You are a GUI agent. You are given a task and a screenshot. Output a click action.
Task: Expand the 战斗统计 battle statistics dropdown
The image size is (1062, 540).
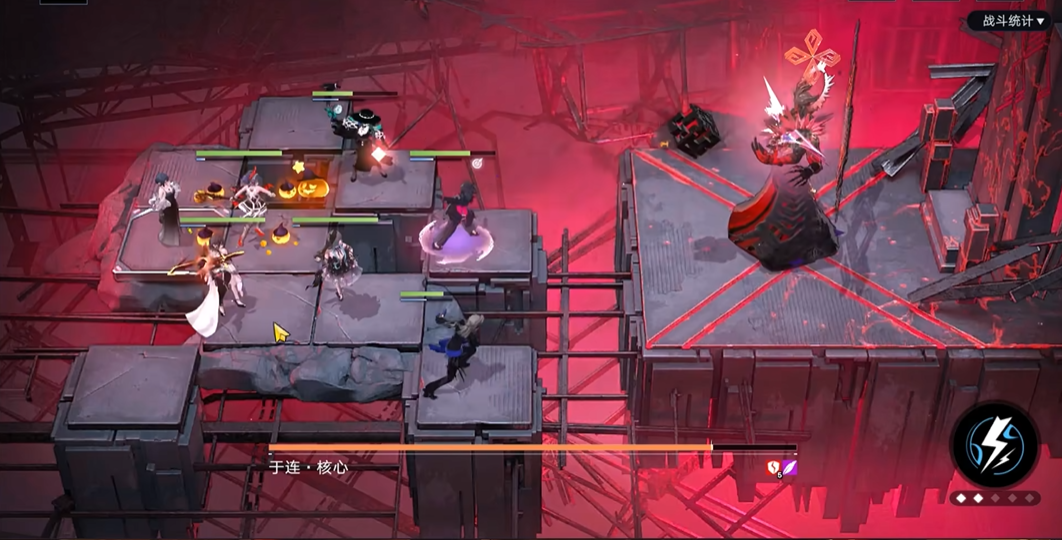1013,21
